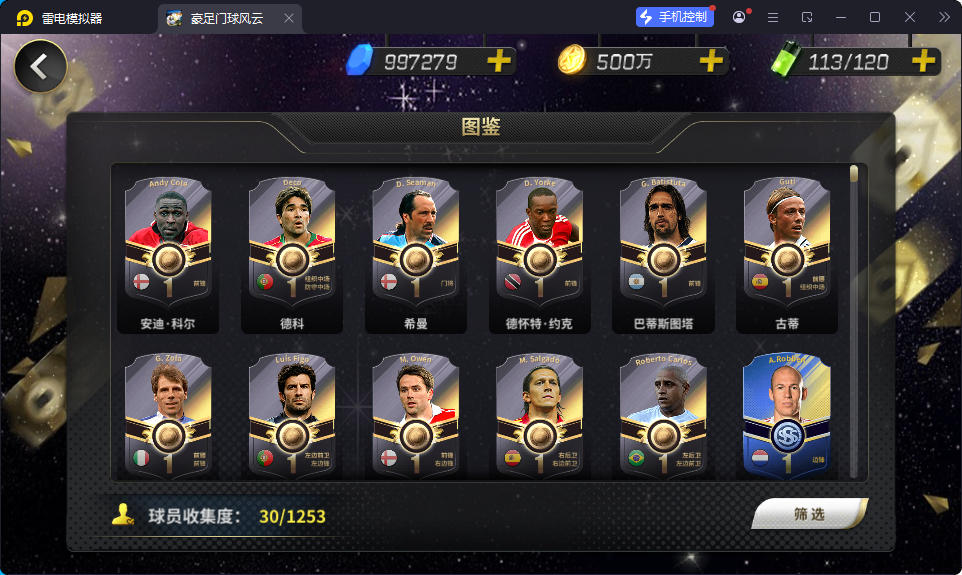Close the emulator game tab
This screenshot has width=962, height=575.
(x=289, y=18)
